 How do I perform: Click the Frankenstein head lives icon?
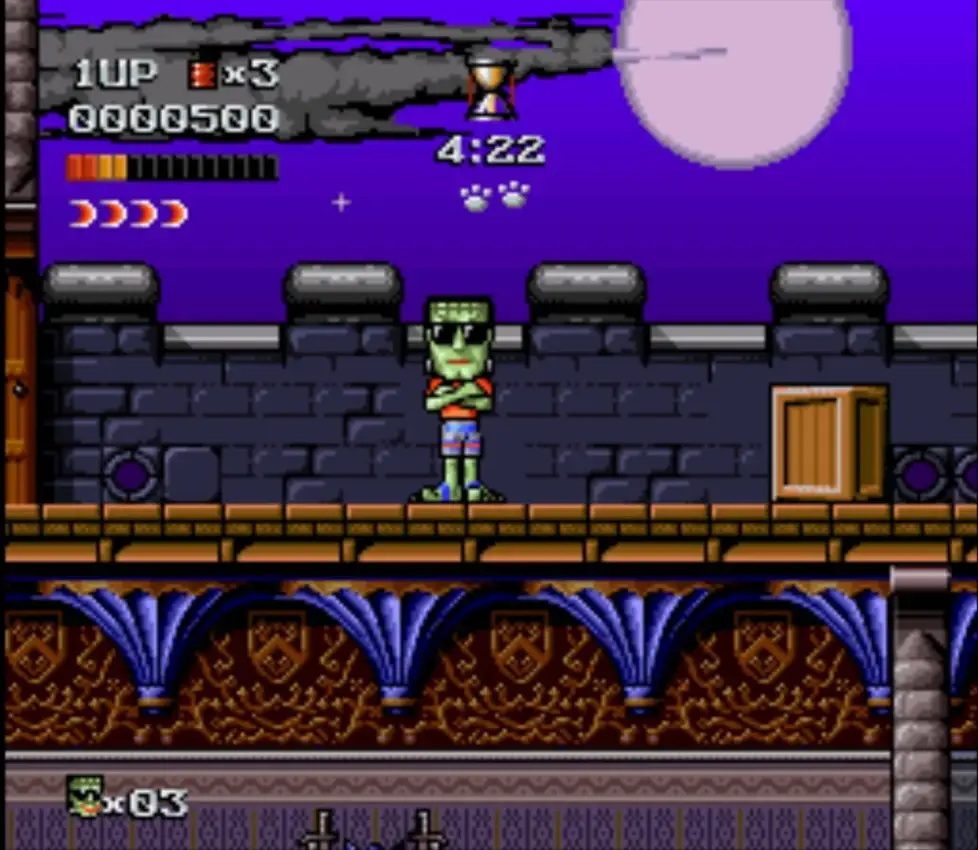click(86, 796)
